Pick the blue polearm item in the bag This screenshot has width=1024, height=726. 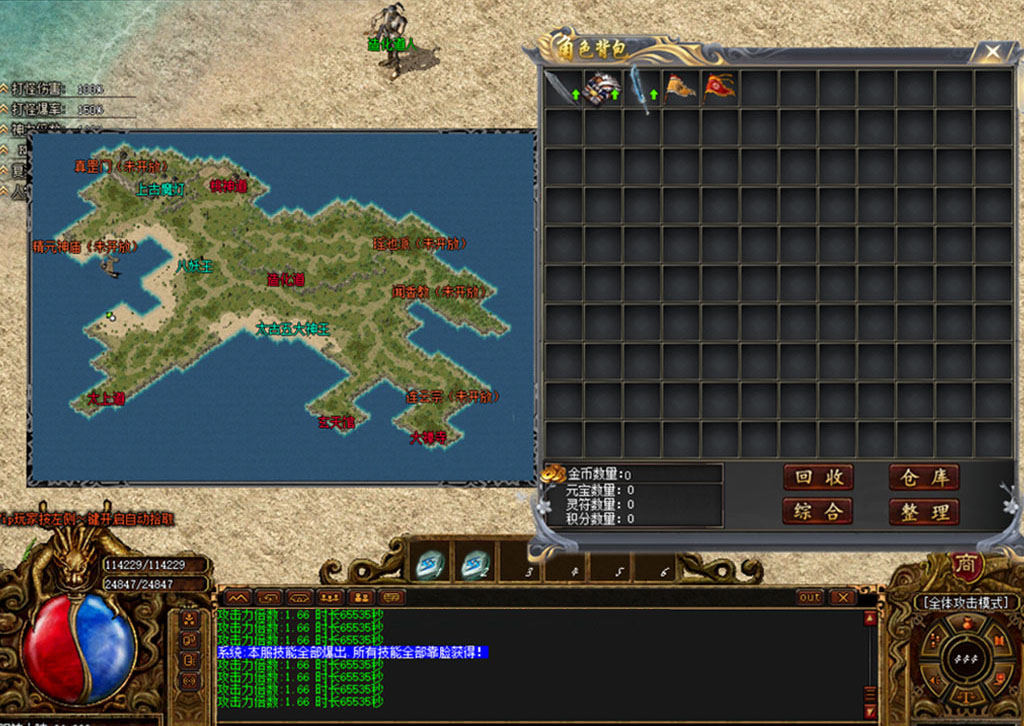(640, 88)
